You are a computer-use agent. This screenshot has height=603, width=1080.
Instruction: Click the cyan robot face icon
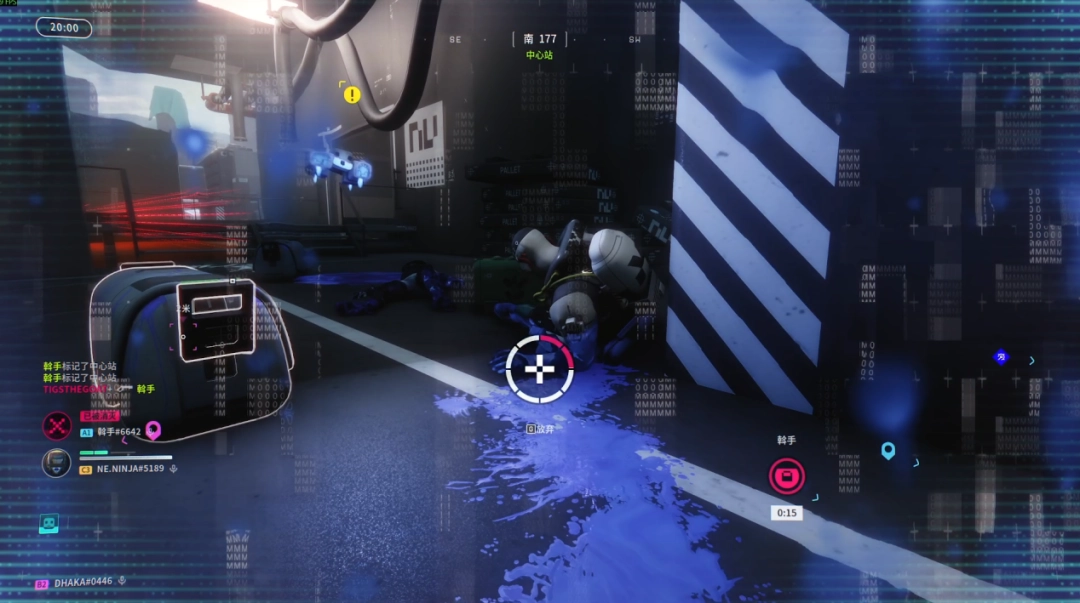tap(49, 523)
